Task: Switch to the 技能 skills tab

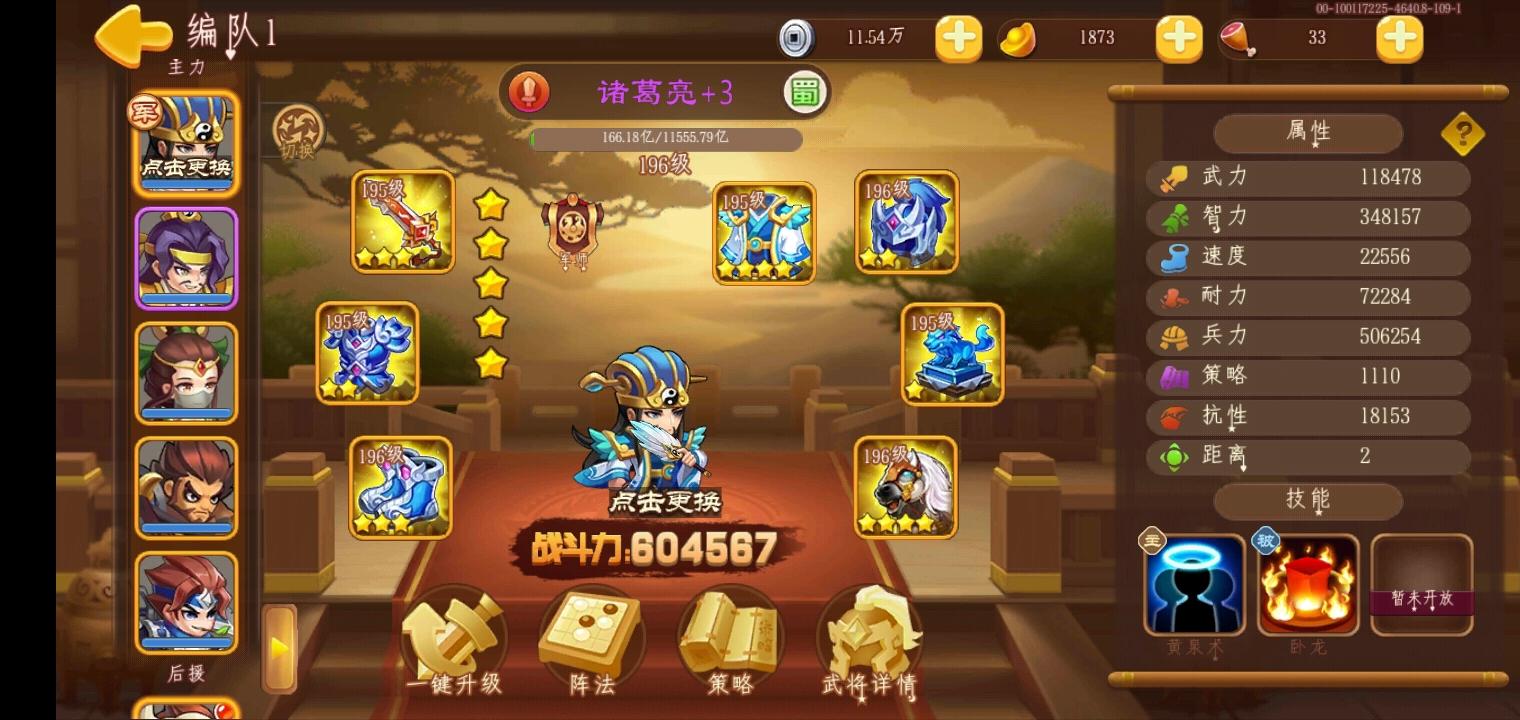Action: point(1306,501)
